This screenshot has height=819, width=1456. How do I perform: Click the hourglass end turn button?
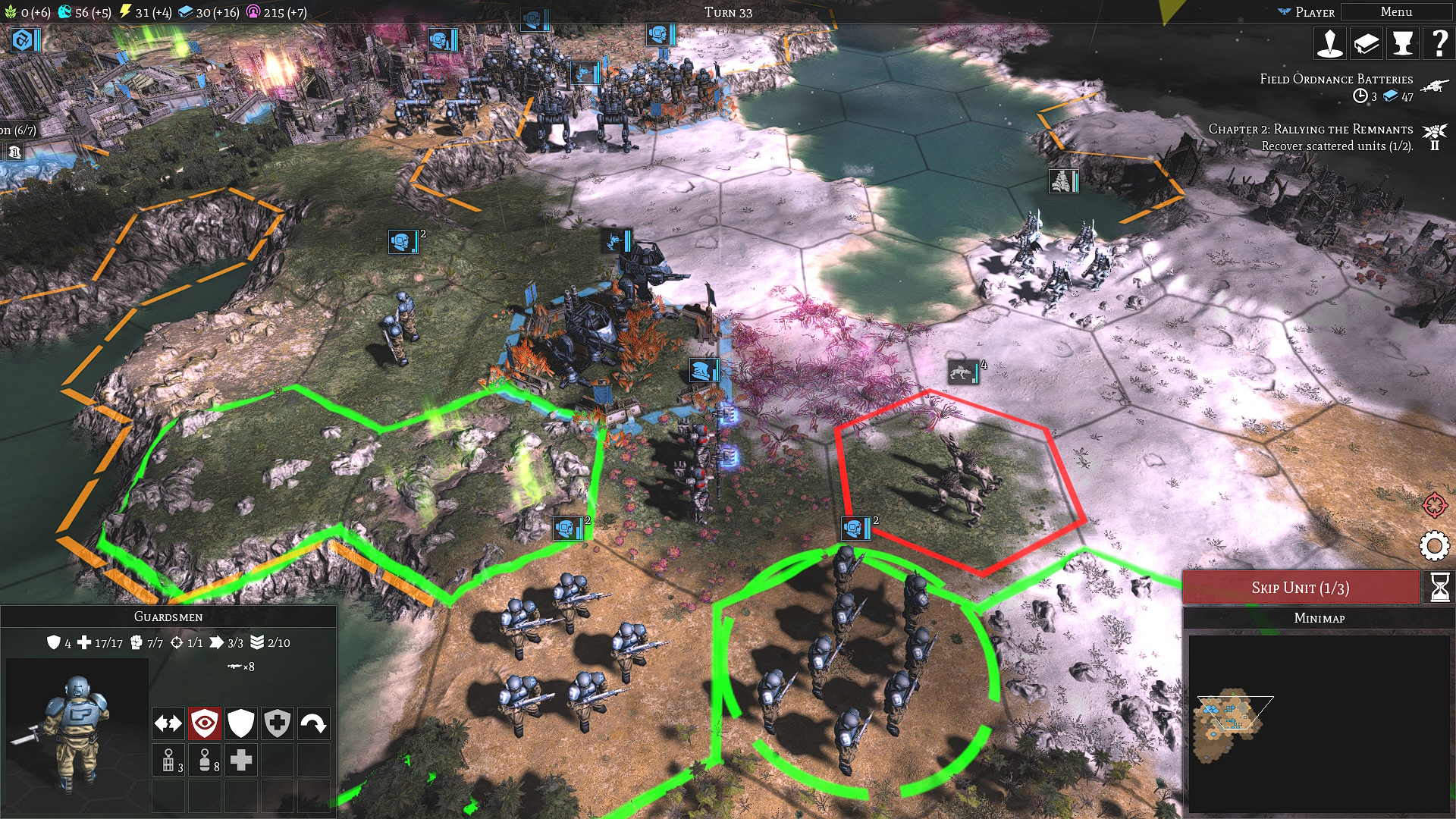[x=1439, y=588]
